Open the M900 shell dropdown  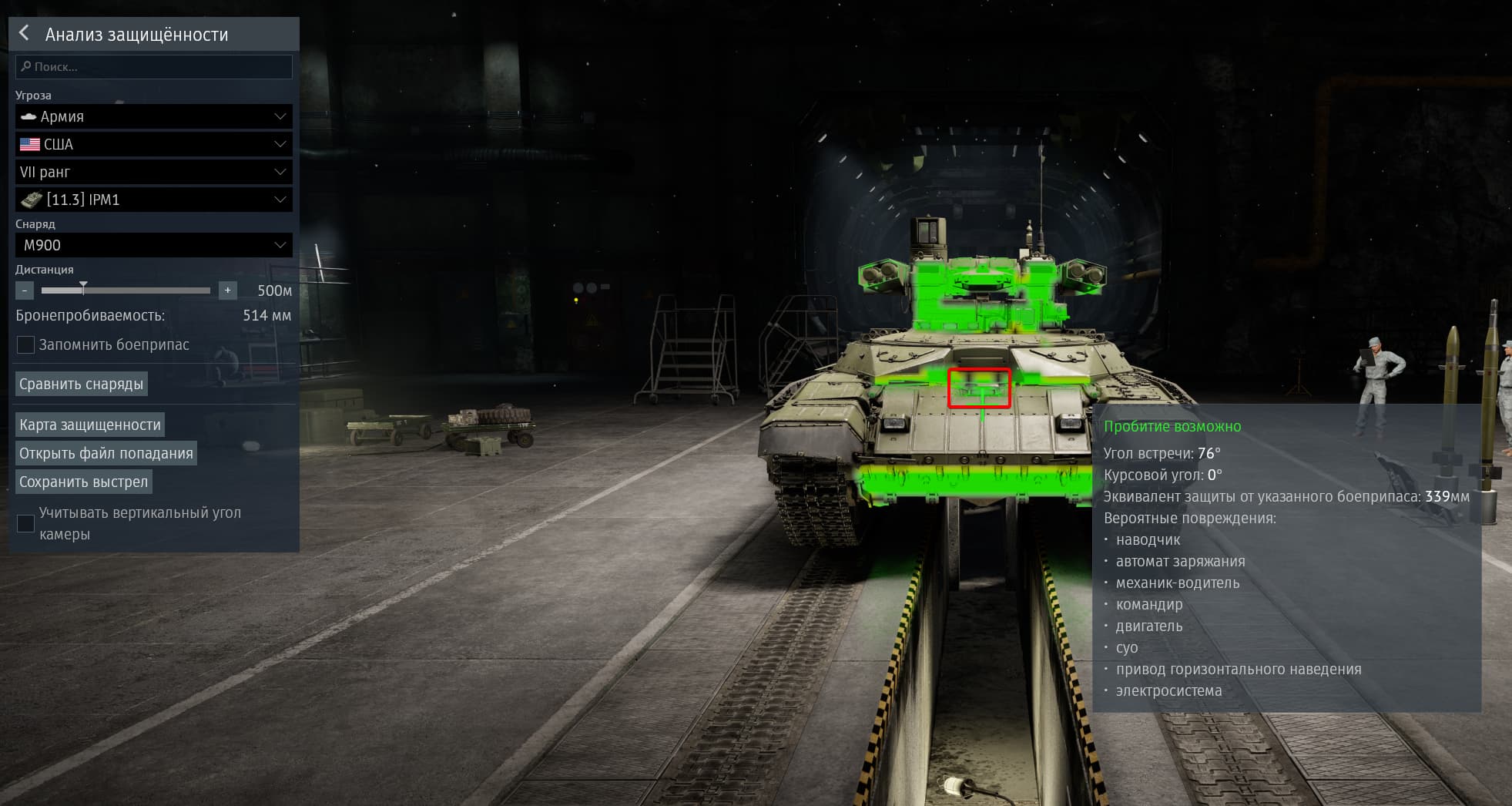(x=154, y=245)
